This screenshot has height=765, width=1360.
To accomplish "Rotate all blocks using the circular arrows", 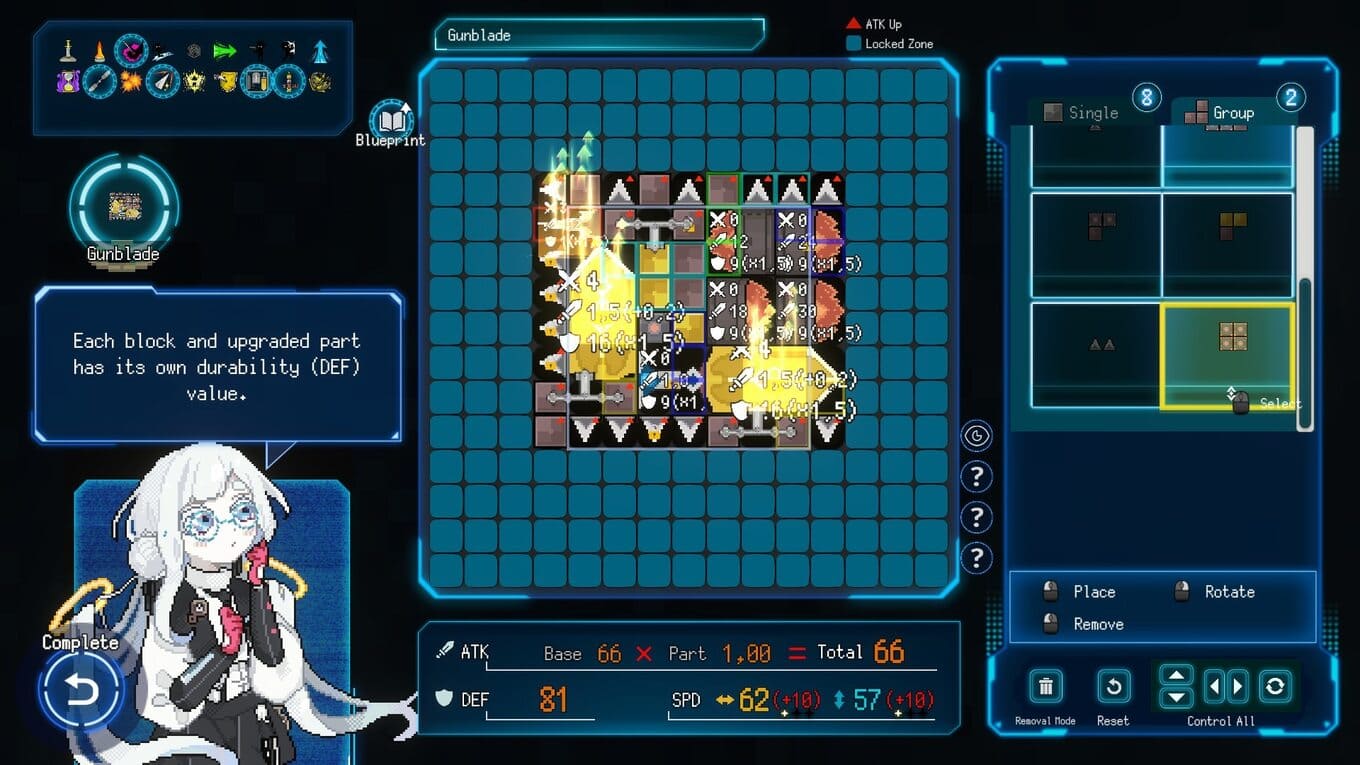I will [x=1275, y=686].
